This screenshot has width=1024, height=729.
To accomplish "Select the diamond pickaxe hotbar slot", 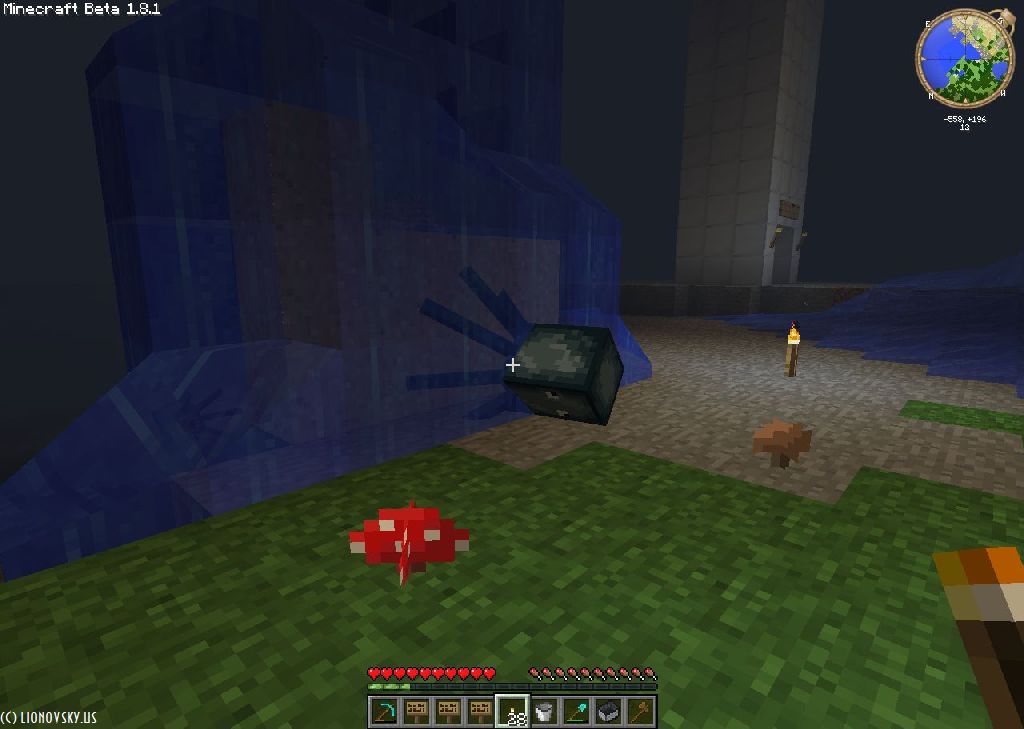I will point(384,711).
